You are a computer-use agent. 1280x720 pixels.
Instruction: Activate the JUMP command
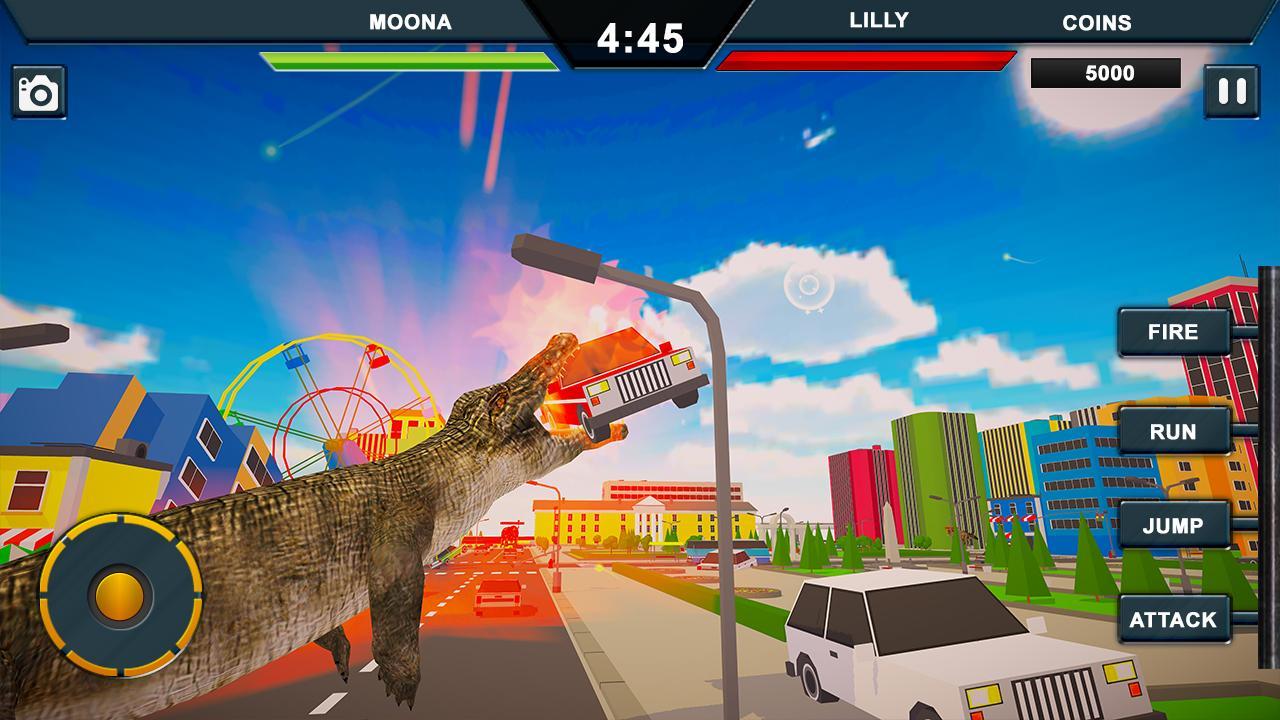click(x=1175, y=524)
